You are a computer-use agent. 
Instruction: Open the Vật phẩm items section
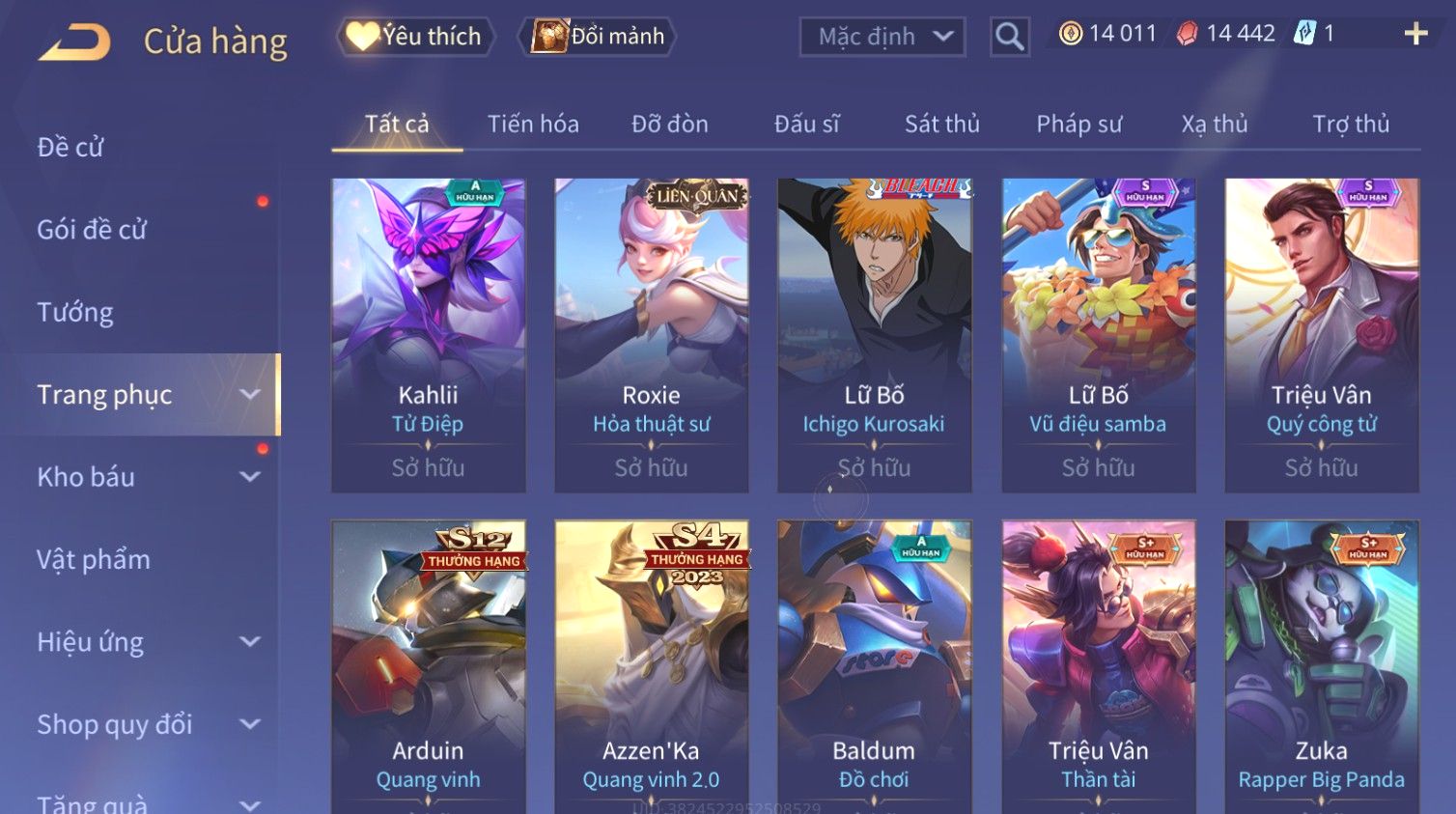pyautogui.click(x=94, y=559)
